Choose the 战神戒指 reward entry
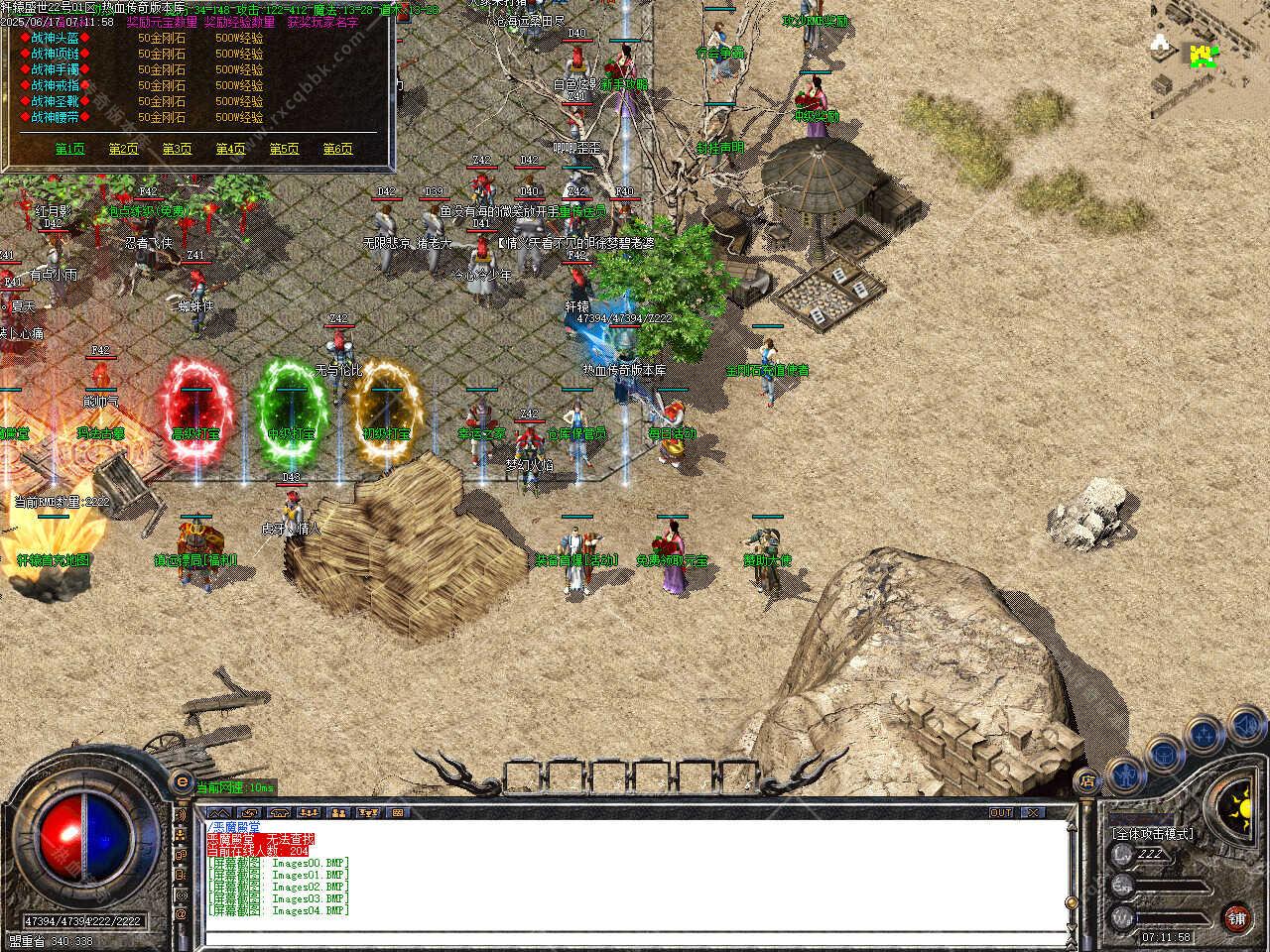The image size is (1270, 952). pos(56,85)
